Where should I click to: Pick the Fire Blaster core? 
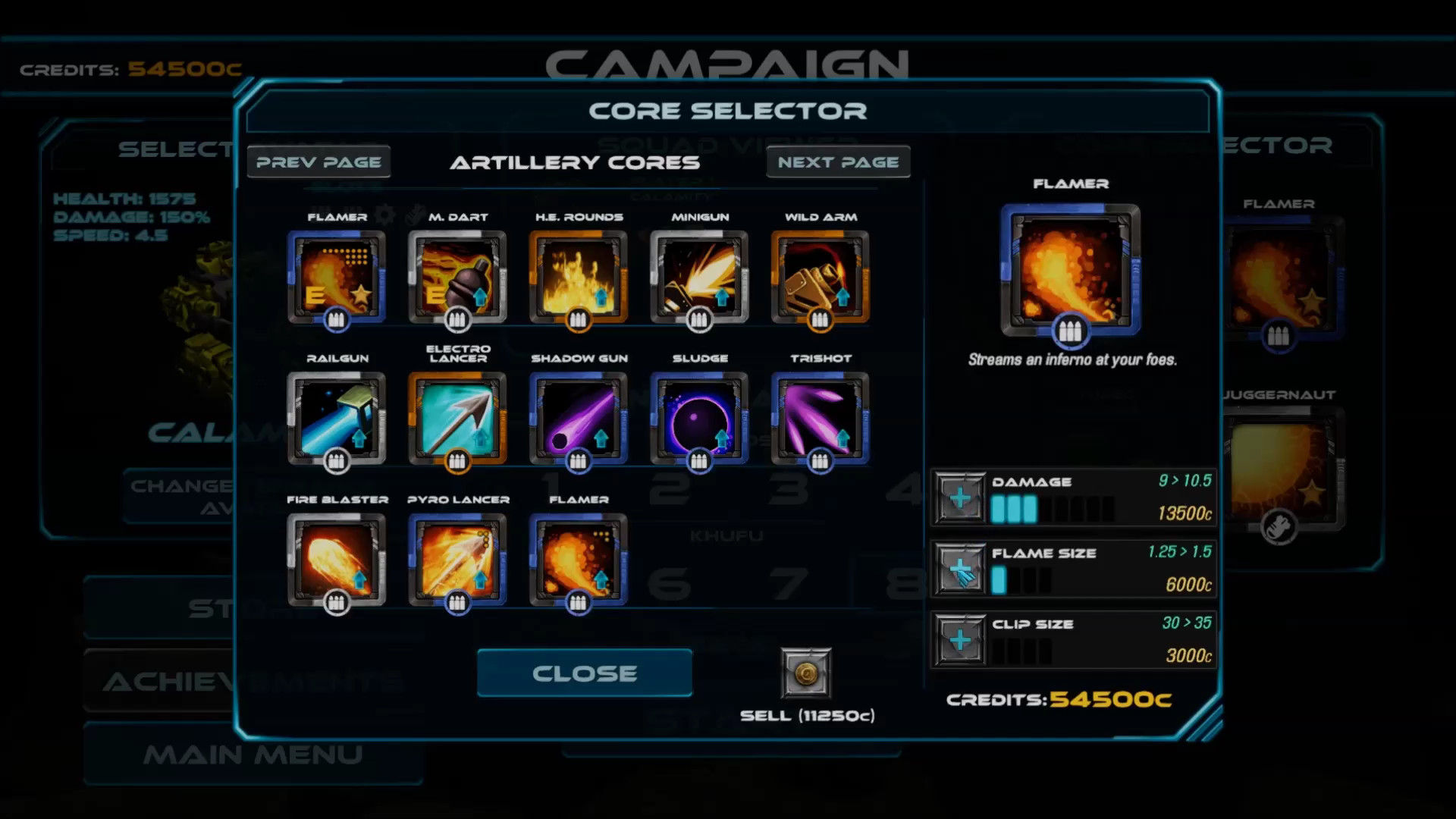(x=336, y=560)
